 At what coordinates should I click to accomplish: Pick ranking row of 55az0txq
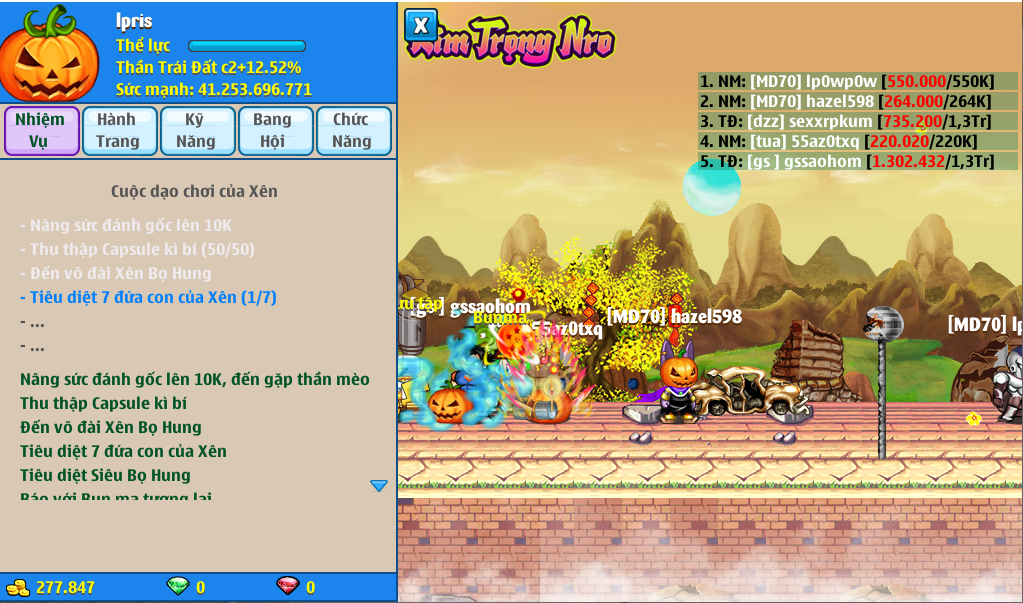point(858,141)
